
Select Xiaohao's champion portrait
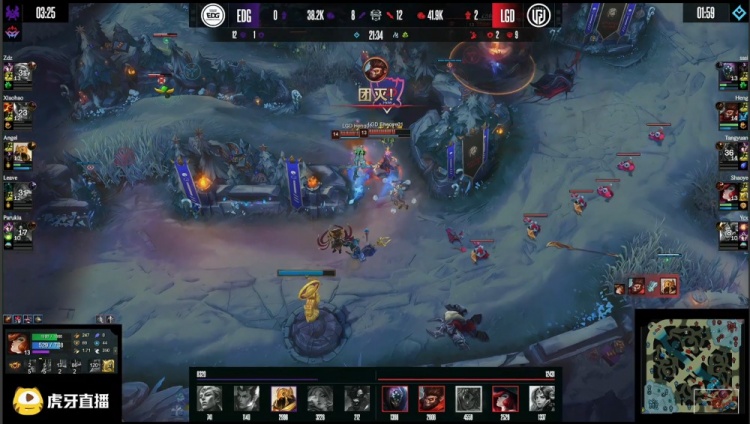point(20,113)
